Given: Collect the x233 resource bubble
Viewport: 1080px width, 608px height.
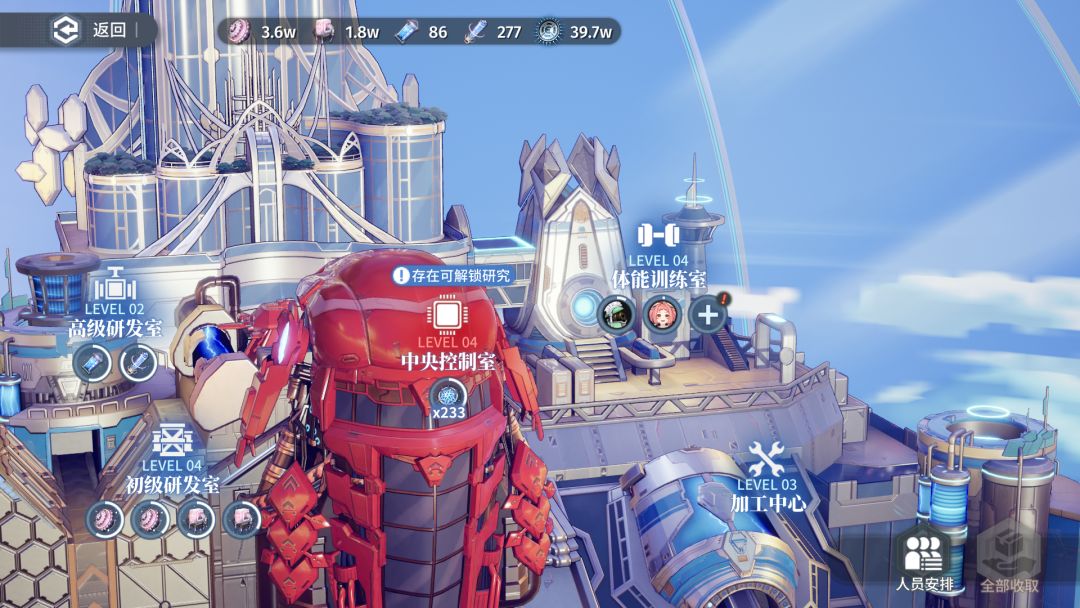Looking at the screenshot, I should [x=448, y=398].
